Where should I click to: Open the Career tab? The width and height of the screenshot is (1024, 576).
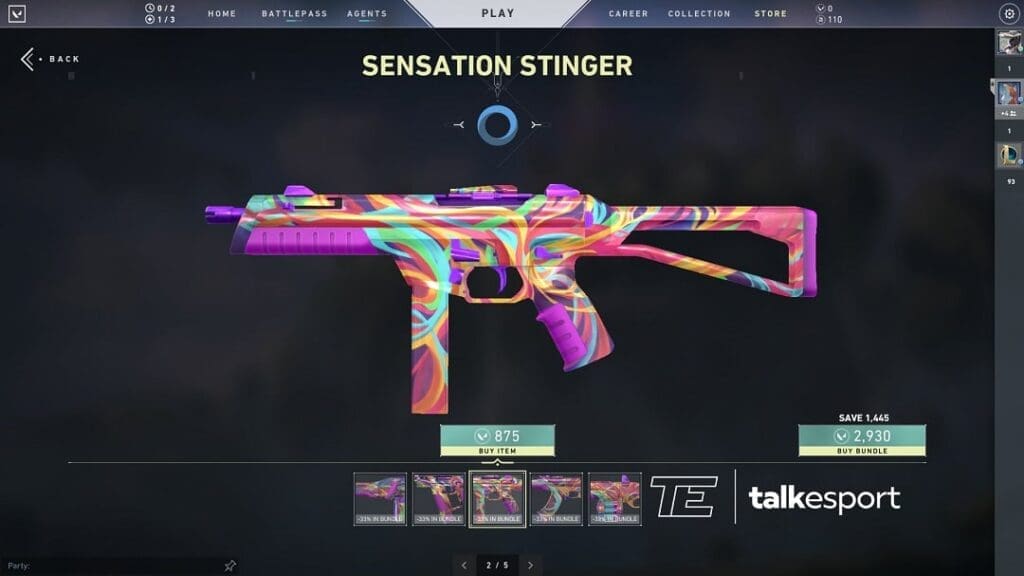click(x=628, y=14)
